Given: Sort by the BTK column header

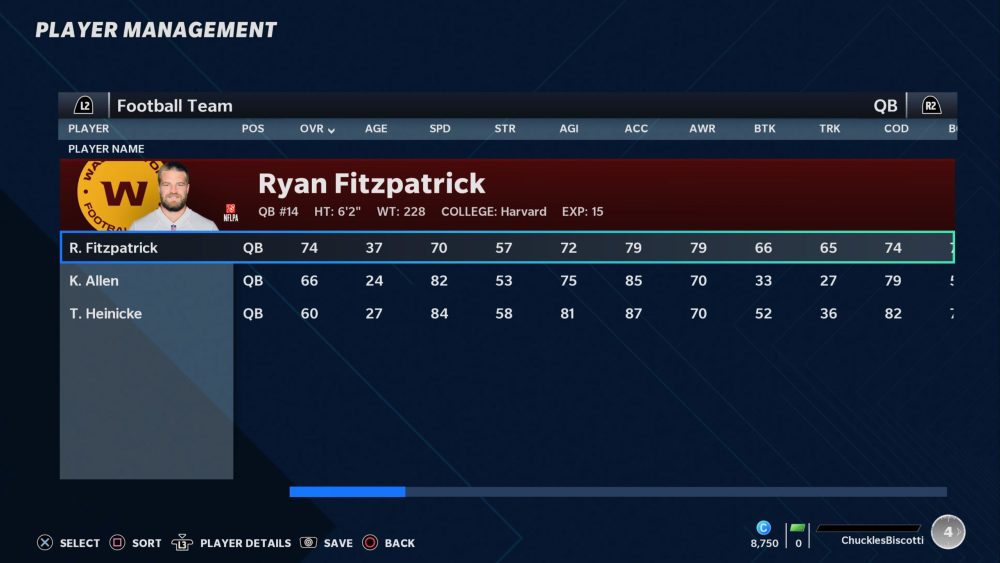Looking at the screenshot, I should click(765, 129).
